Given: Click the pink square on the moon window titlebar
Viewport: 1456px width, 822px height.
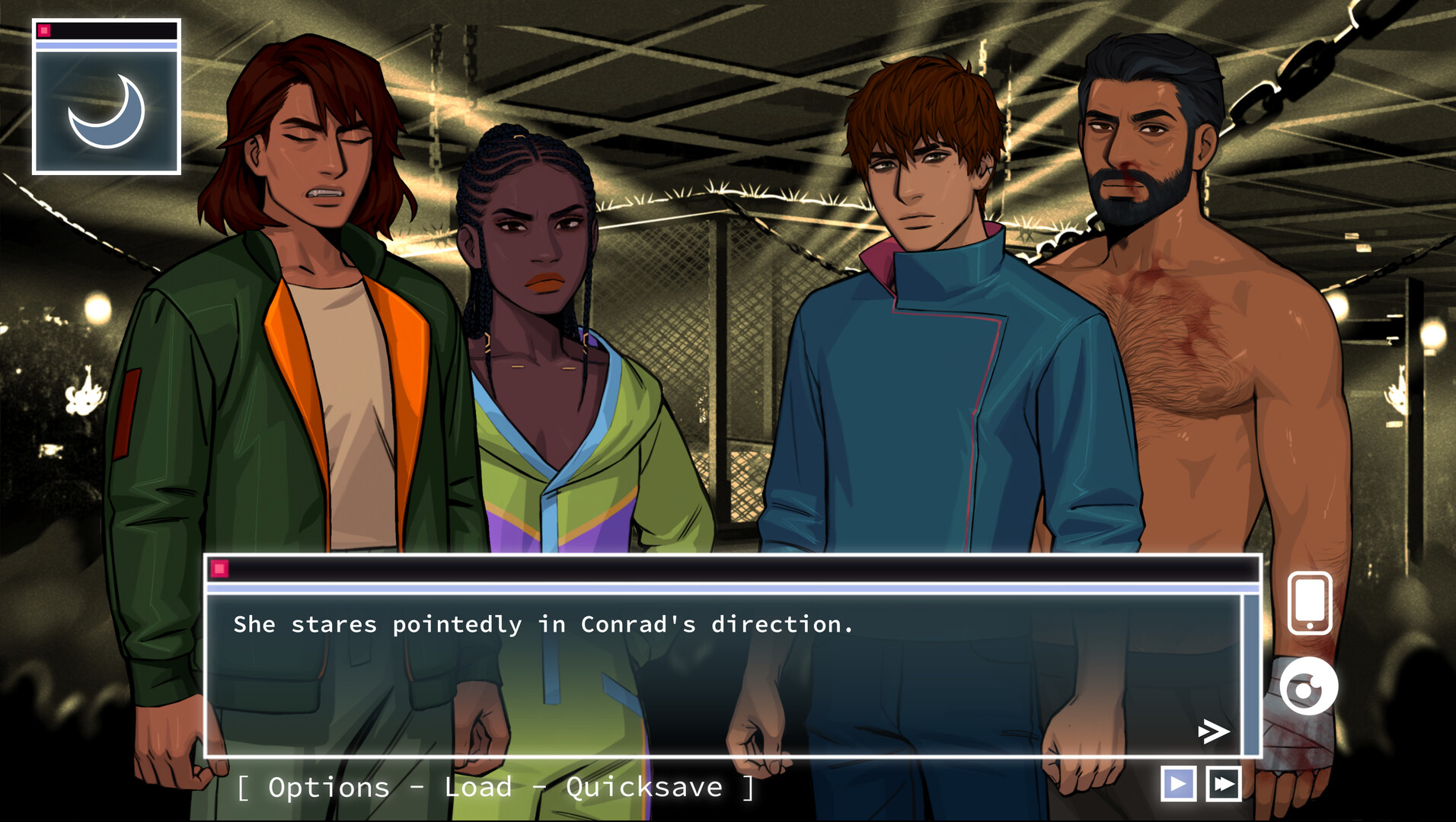Looking at the screenshot, I should (46, 30).
